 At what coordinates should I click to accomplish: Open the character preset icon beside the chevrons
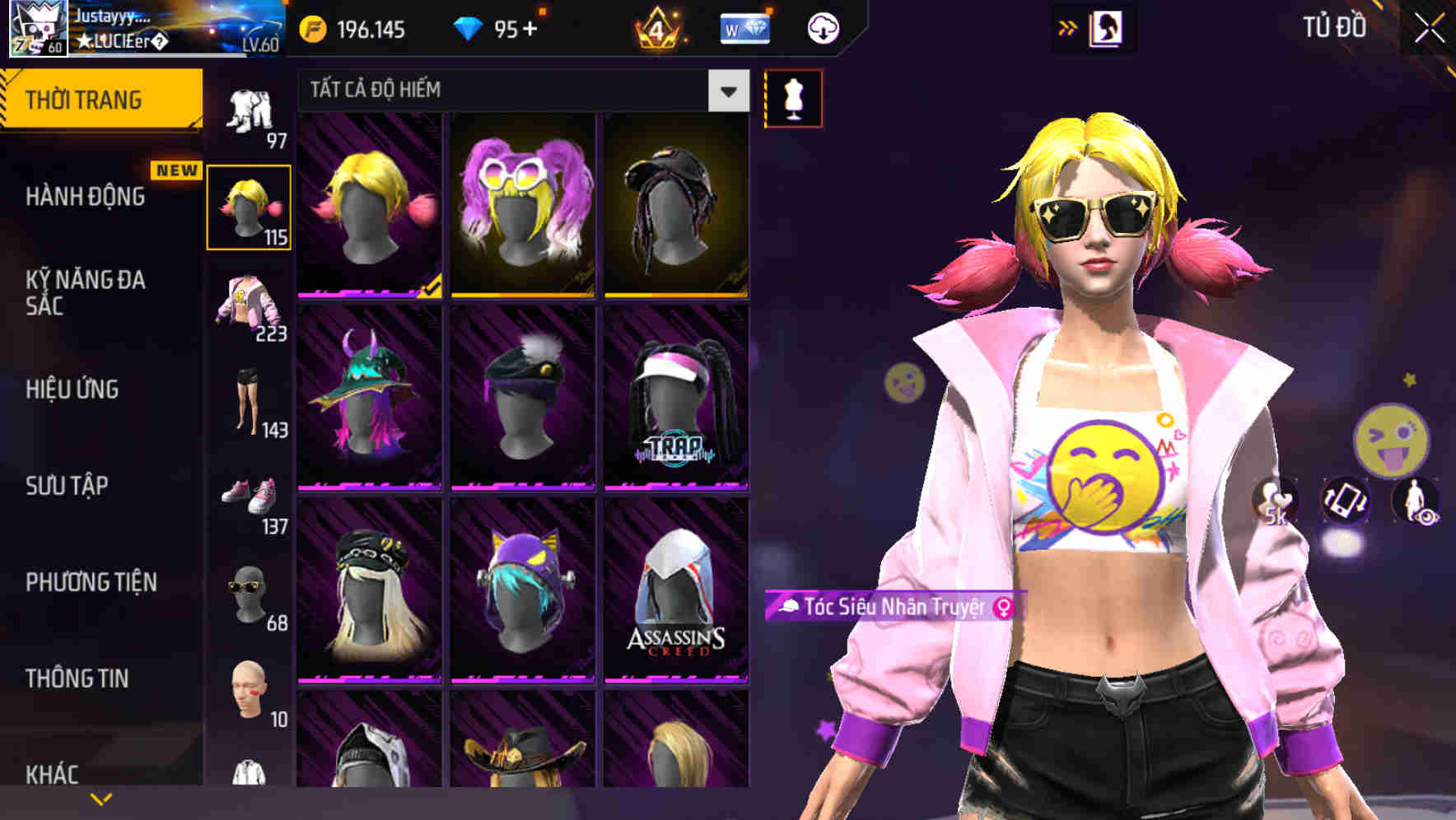point(1108,27)
